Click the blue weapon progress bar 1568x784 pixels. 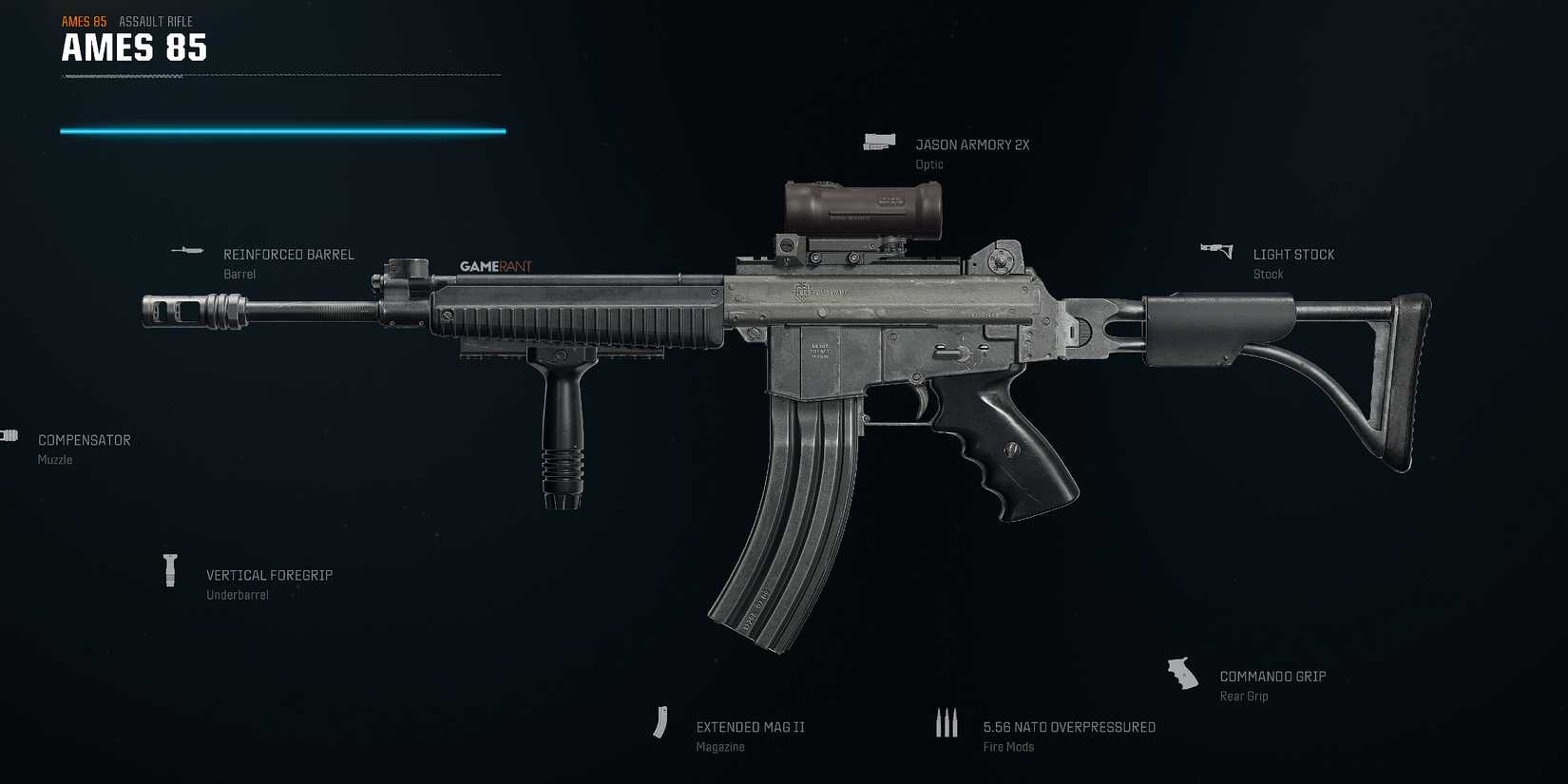pos(282,129)
